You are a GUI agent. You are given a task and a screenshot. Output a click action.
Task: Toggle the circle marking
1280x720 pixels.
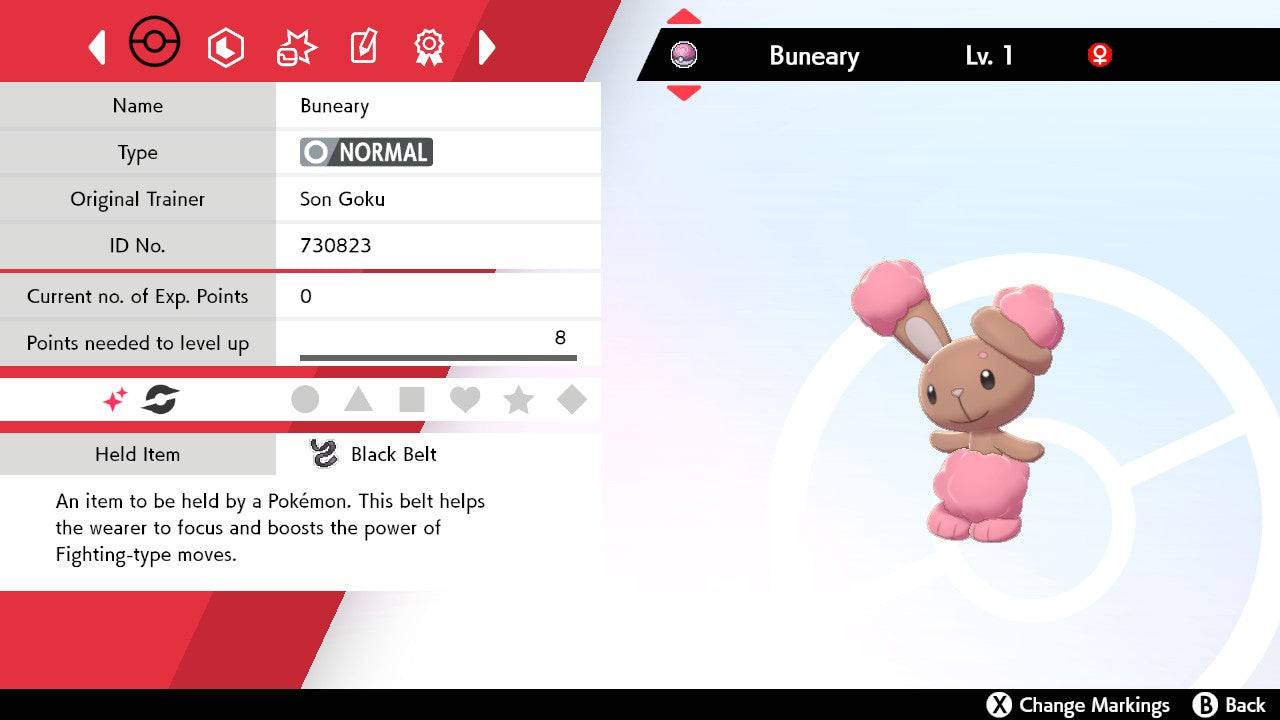coord(305,400)
